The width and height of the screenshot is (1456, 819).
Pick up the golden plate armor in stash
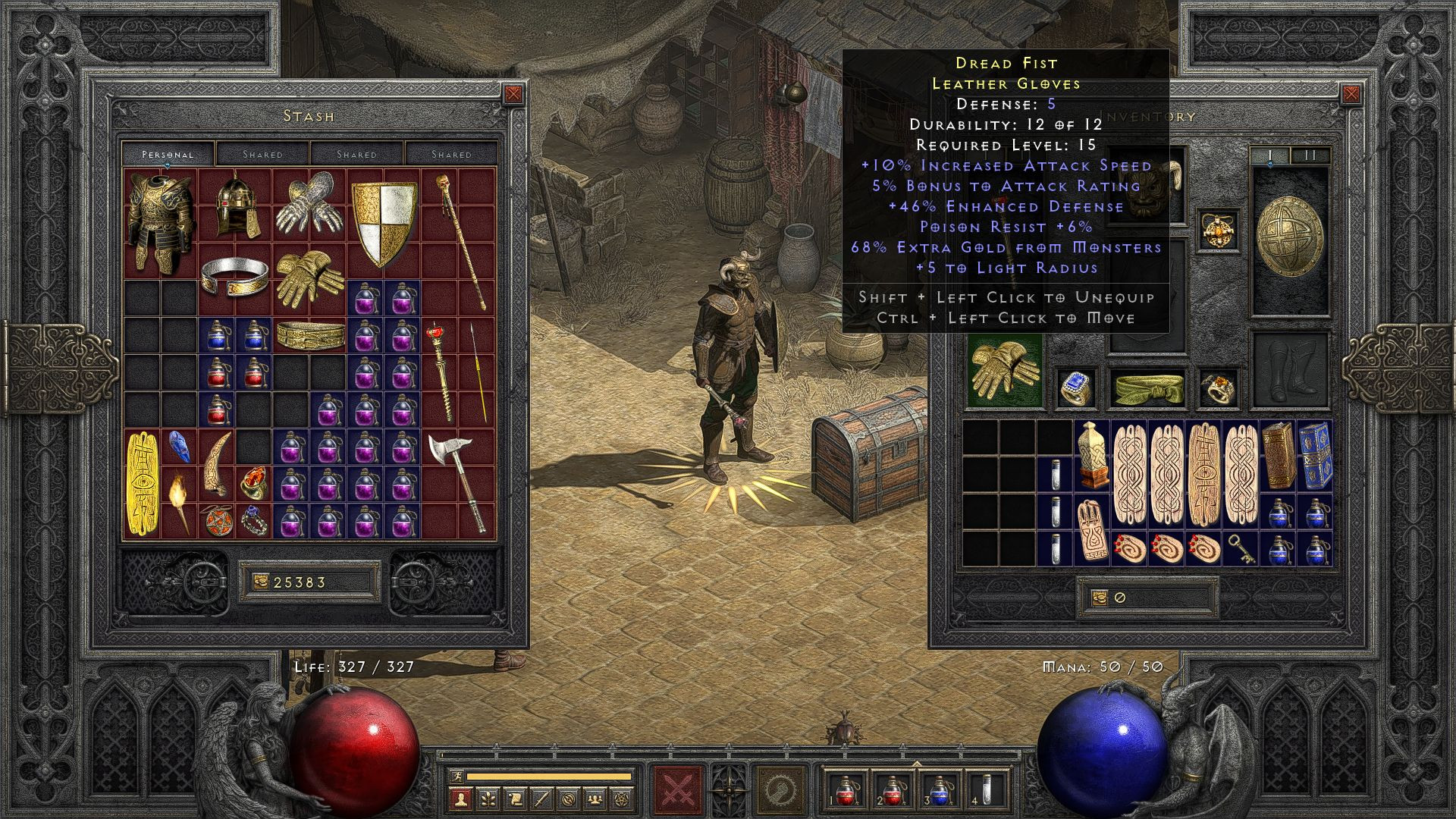coord(160,220)
